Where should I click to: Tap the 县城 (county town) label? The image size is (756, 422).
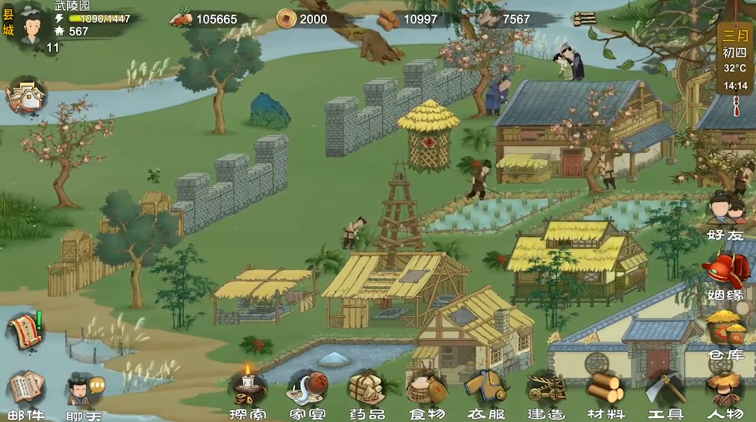tap(8, 22)
